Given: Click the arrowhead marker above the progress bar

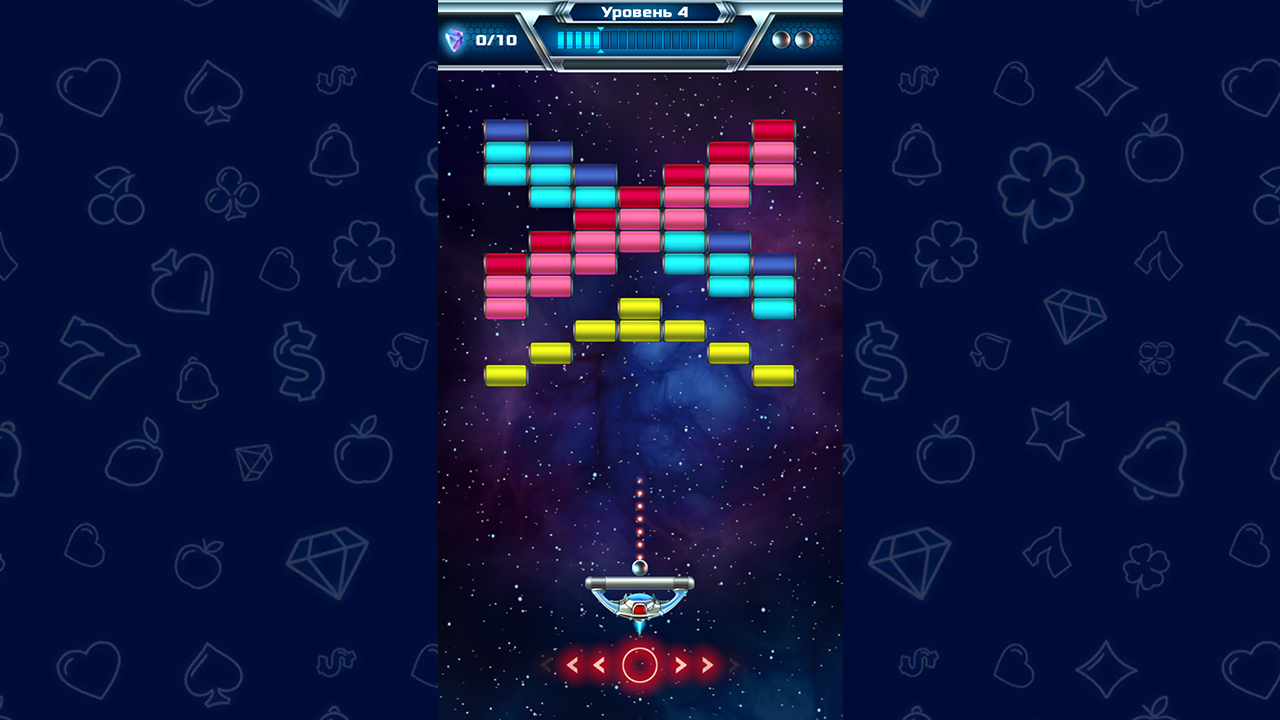Looking at the screenshot, I should point(600,30).
